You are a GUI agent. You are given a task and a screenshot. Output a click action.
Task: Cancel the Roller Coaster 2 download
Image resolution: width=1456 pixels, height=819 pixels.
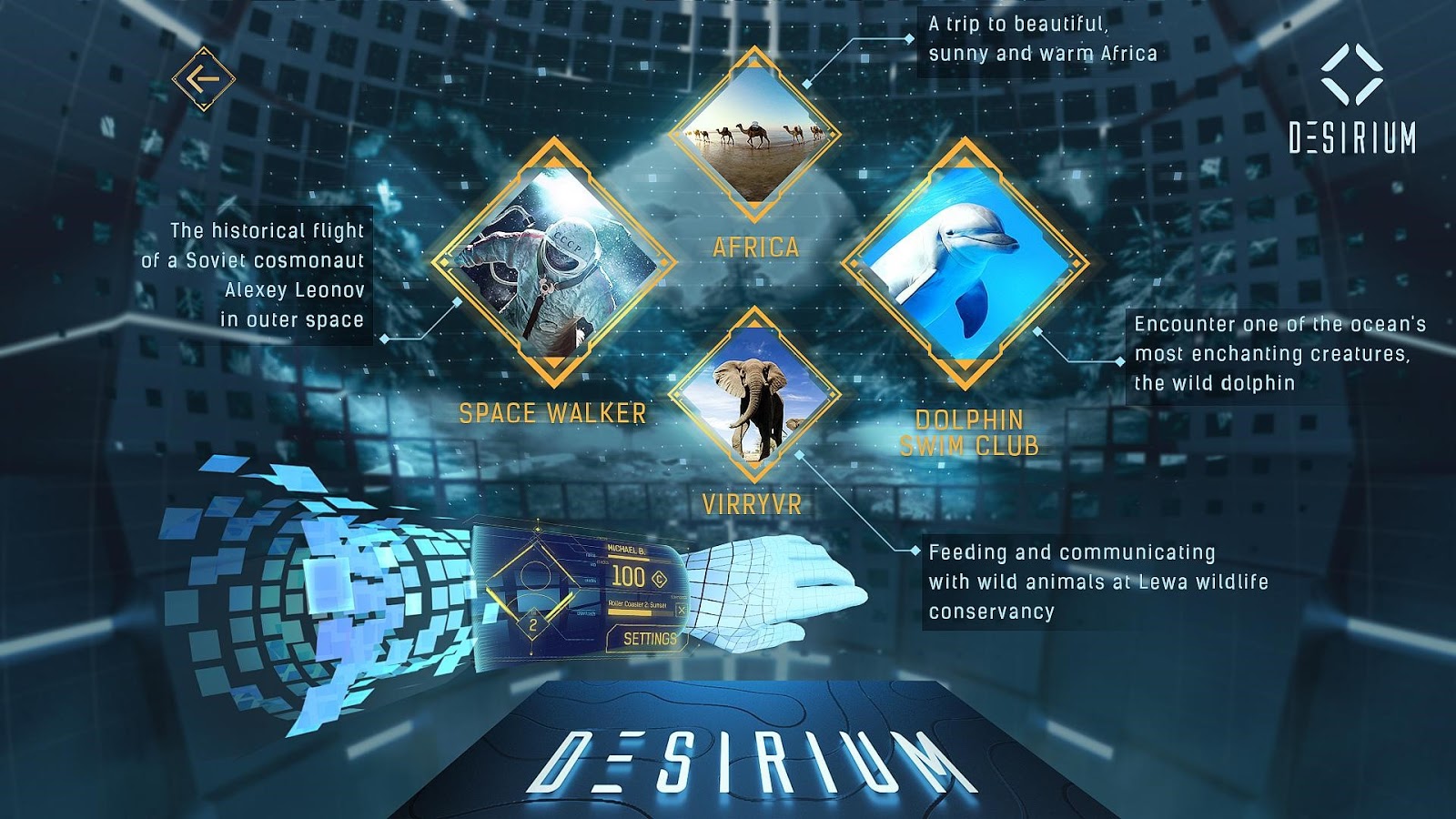(x=681, y=610)
